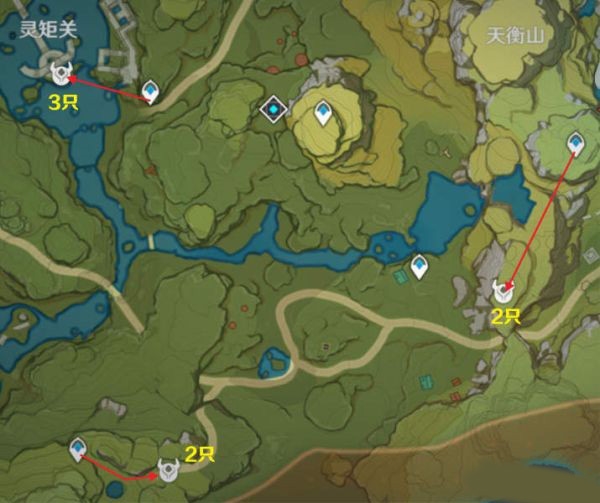Viewport: 600px width, 503px height.
Task: Select the enemy marker labeled 3只 at 灵矩关
Action: [62, 72]
